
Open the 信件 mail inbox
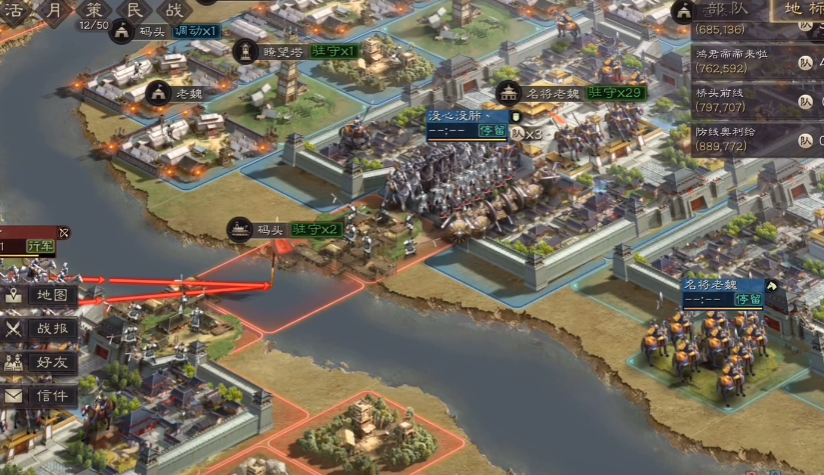[x=40, y=396]
